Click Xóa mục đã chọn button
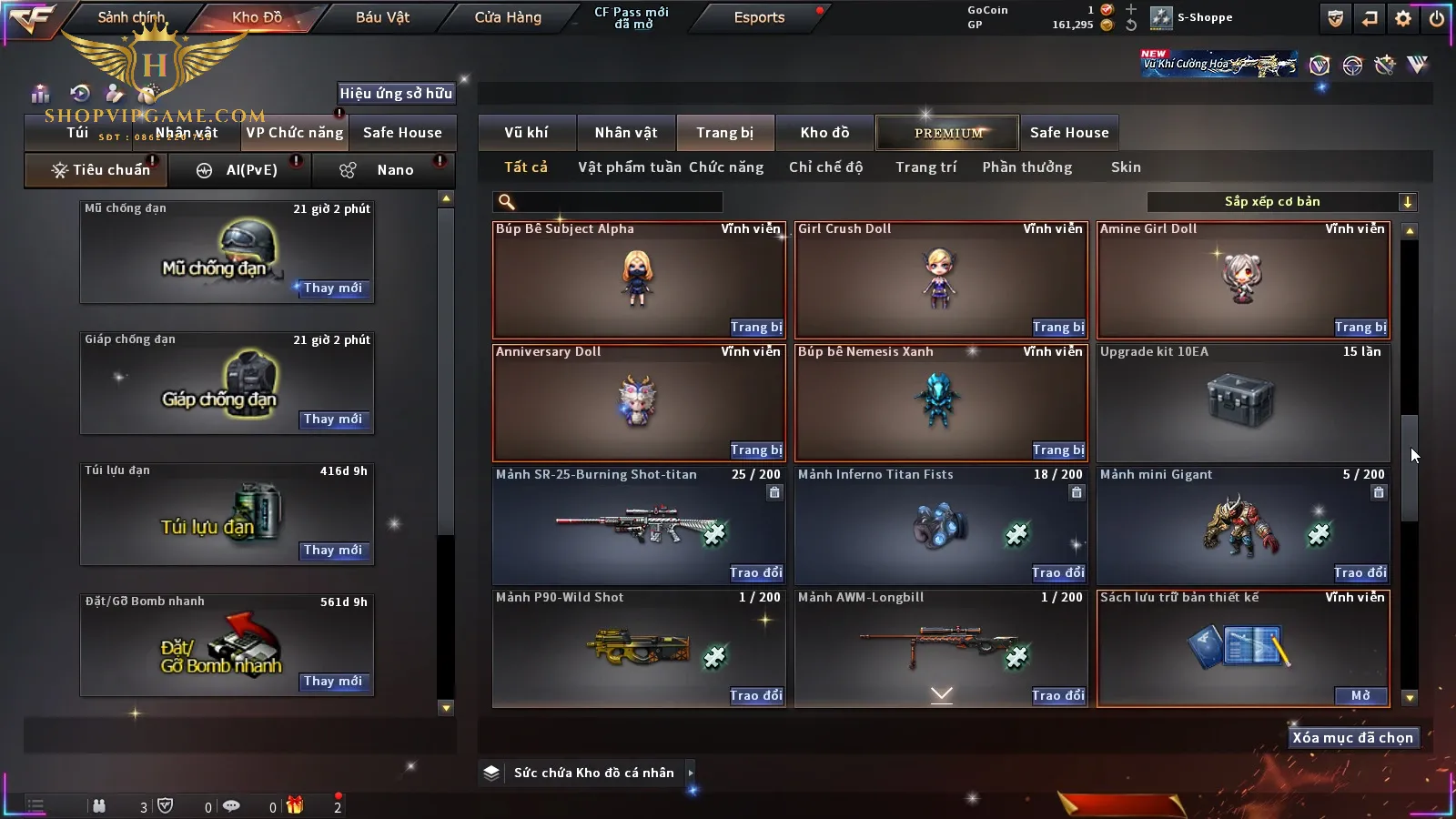The height and width of the screenshot is (819, 1456). point(1352,738)
